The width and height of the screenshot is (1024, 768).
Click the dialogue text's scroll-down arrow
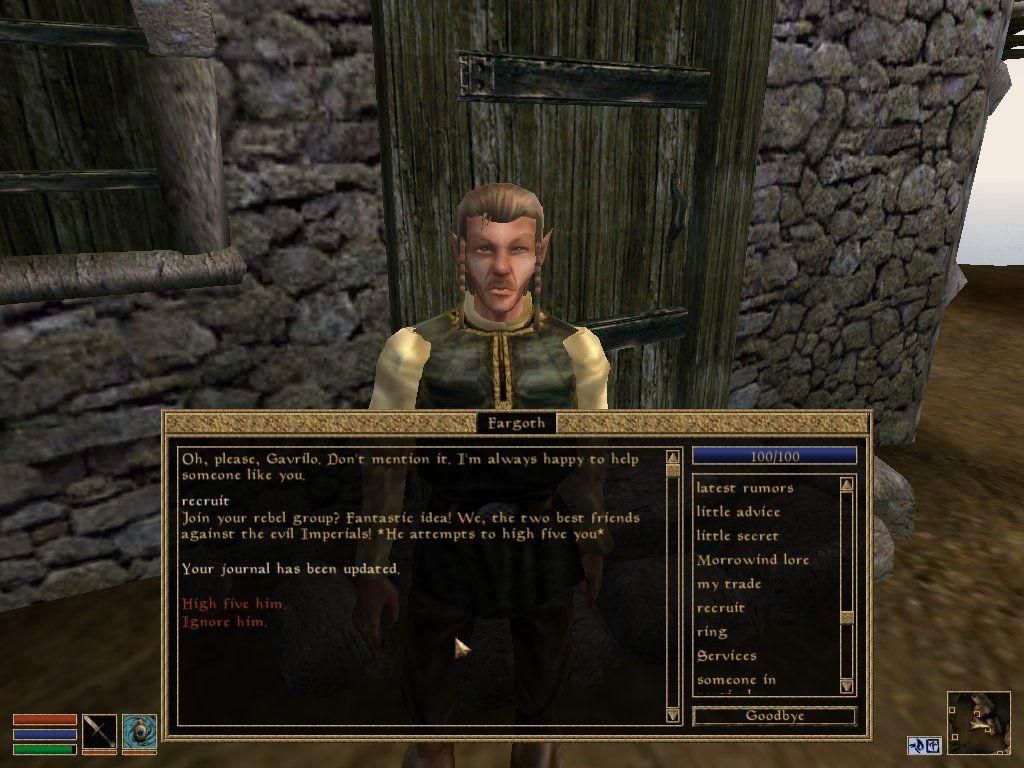[673, 714]
